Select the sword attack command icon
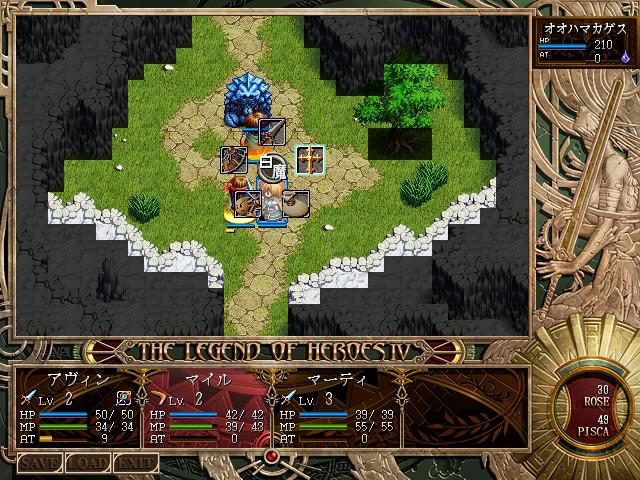The height and width of the screenshot is (480, 640). click(272, 130)
